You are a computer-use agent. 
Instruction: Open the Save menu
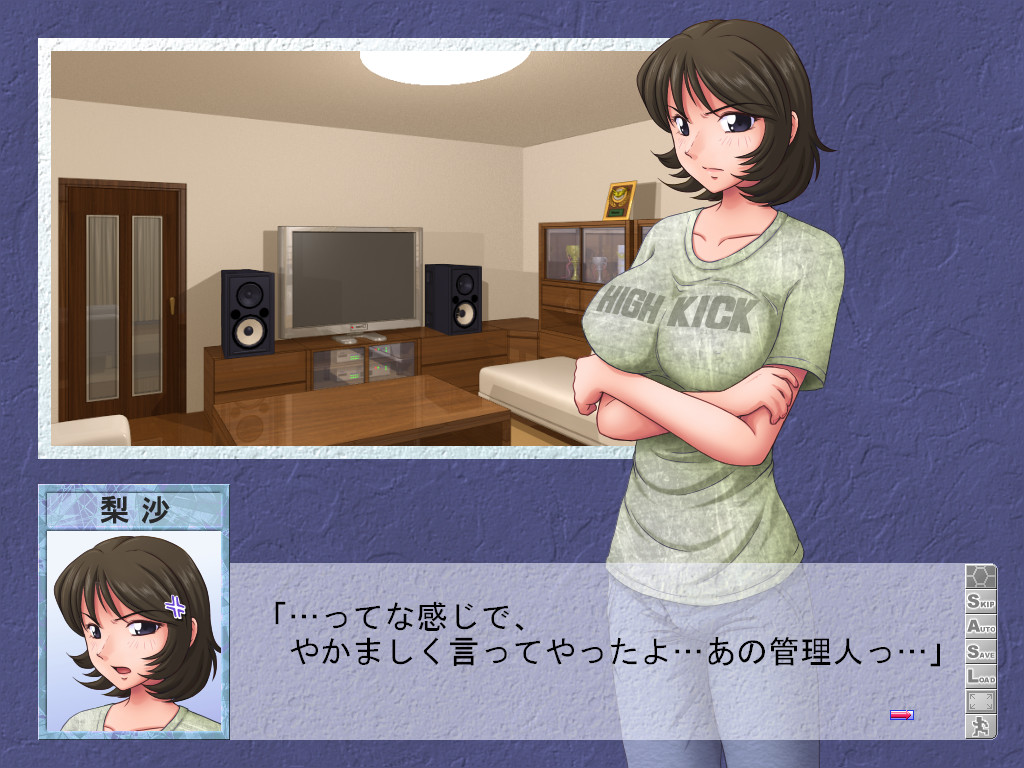click(980, 652)
